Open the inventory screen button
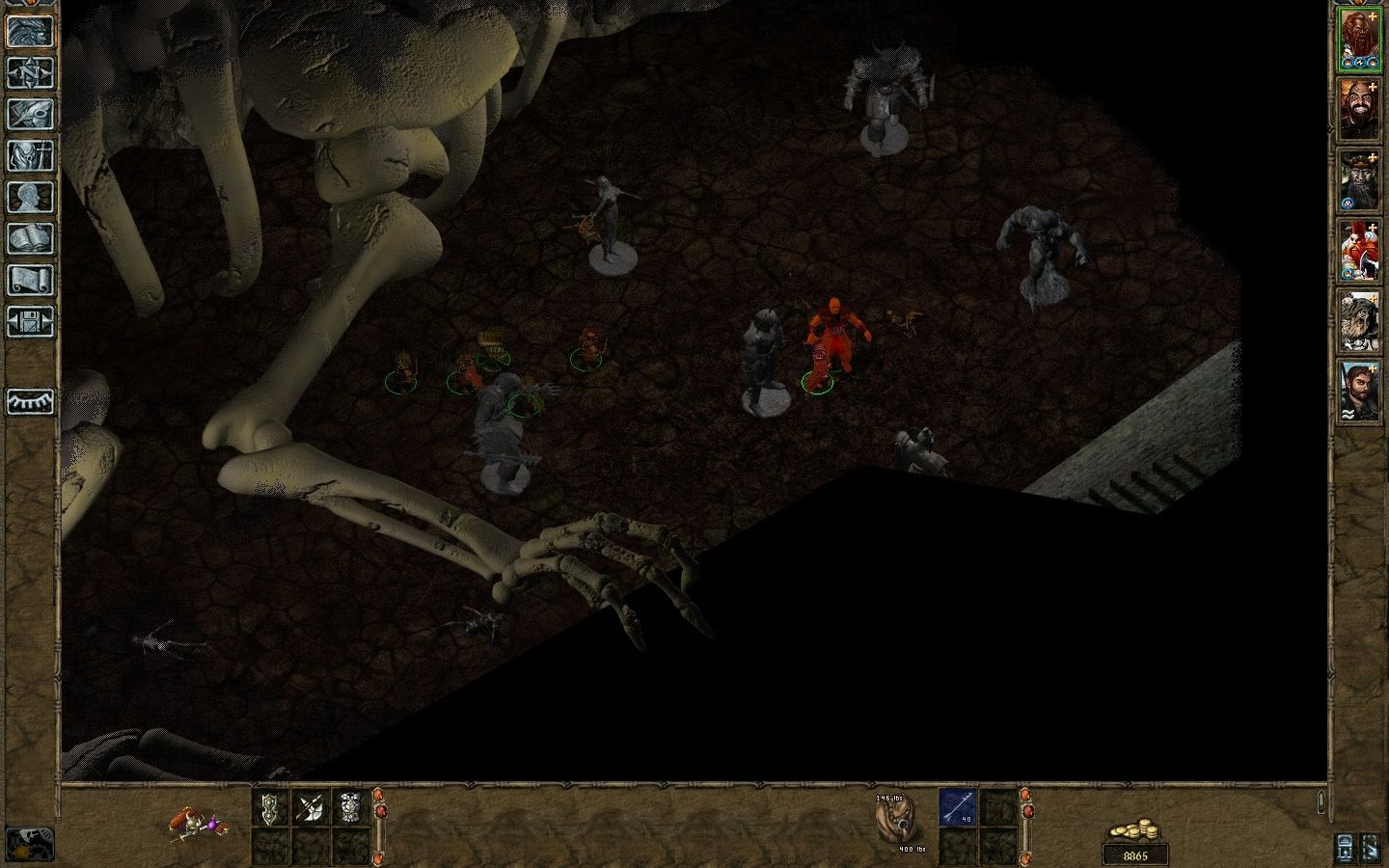Image resolution: width=1389 pixels, height=868 pixels. pos(29,155)
